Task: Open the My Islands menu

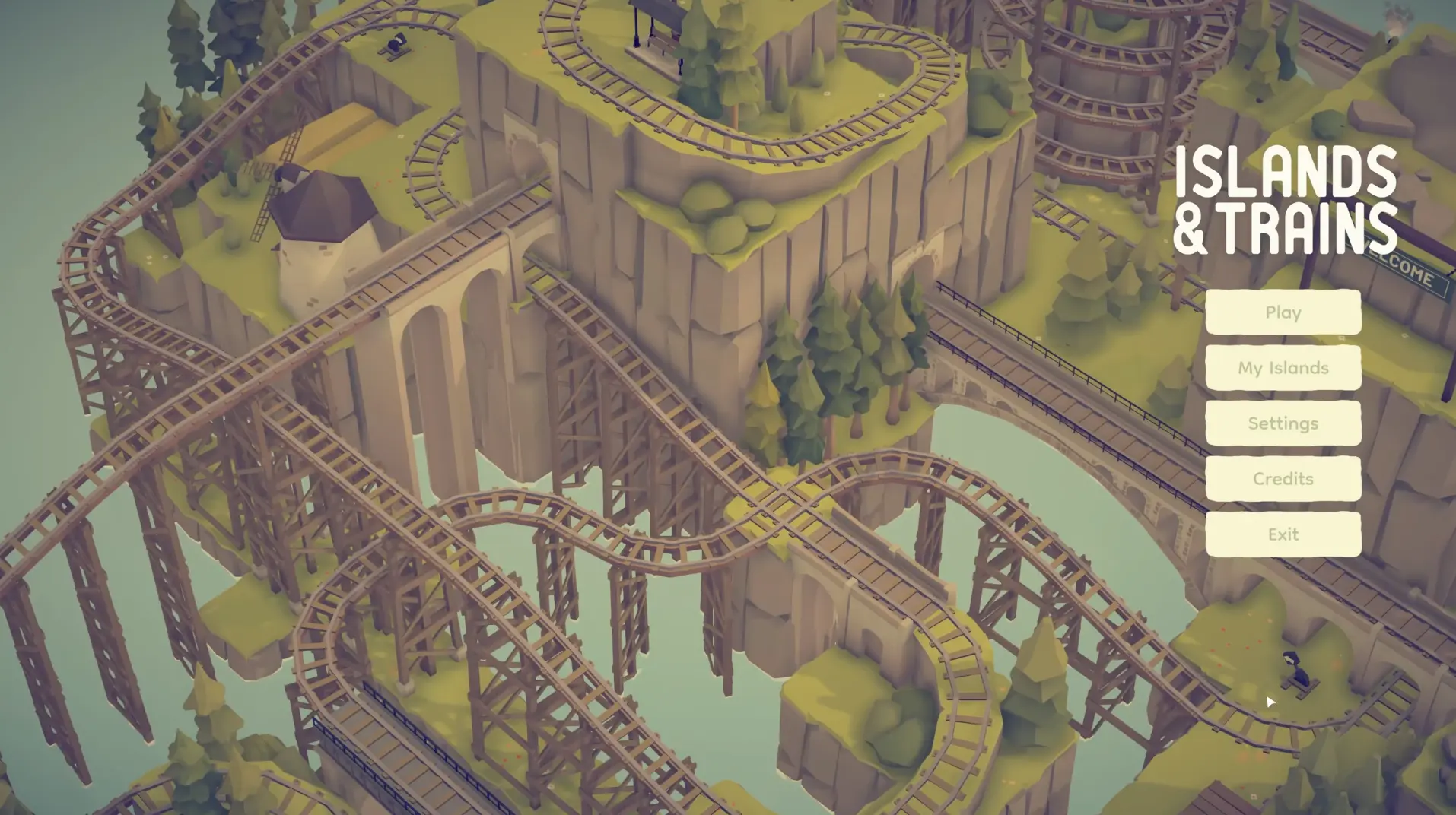Action: pyautogui.click(x=1283, y=368)
